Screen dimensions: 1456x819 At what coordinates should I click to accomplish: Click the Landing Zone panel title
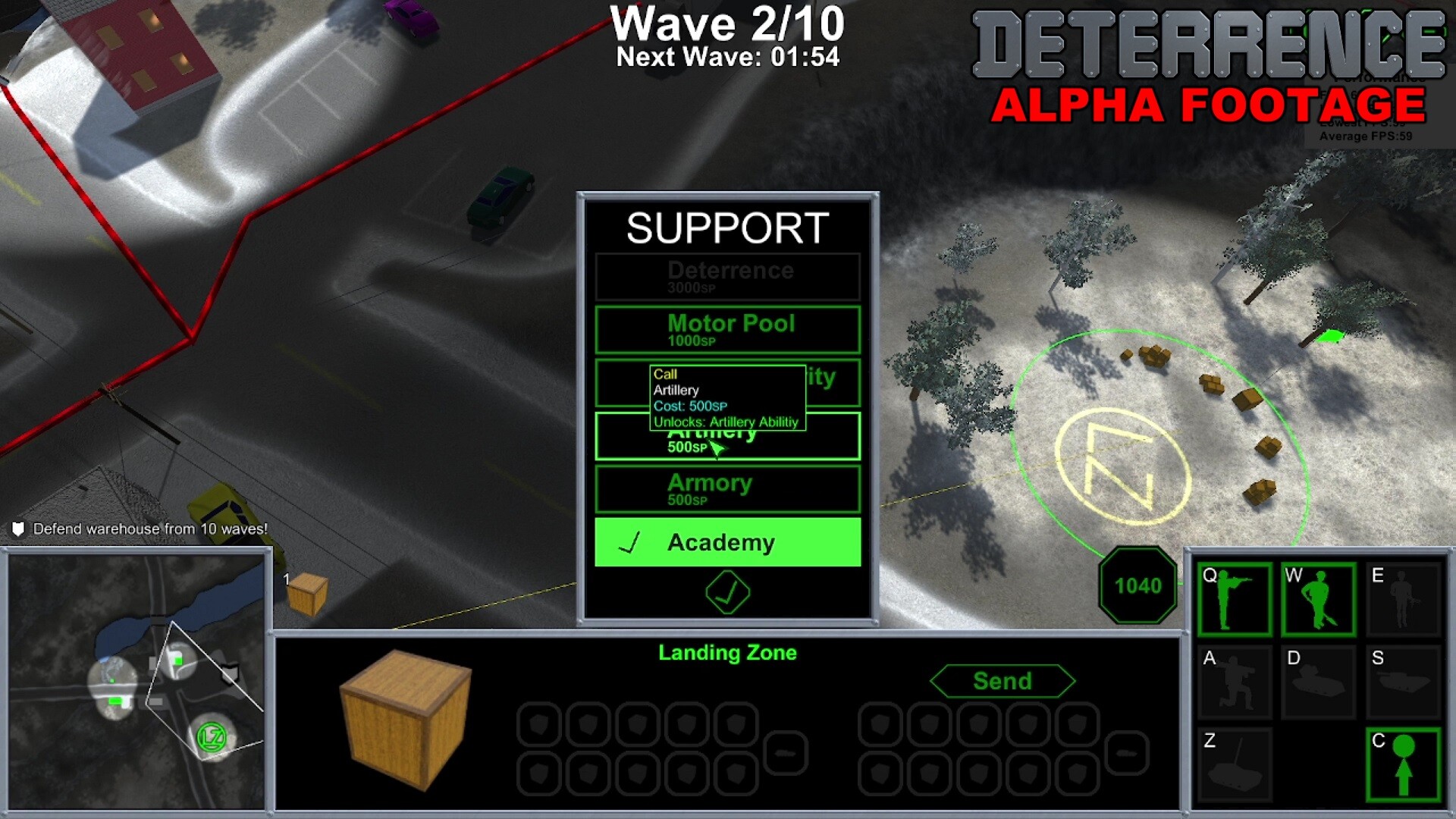726,652
